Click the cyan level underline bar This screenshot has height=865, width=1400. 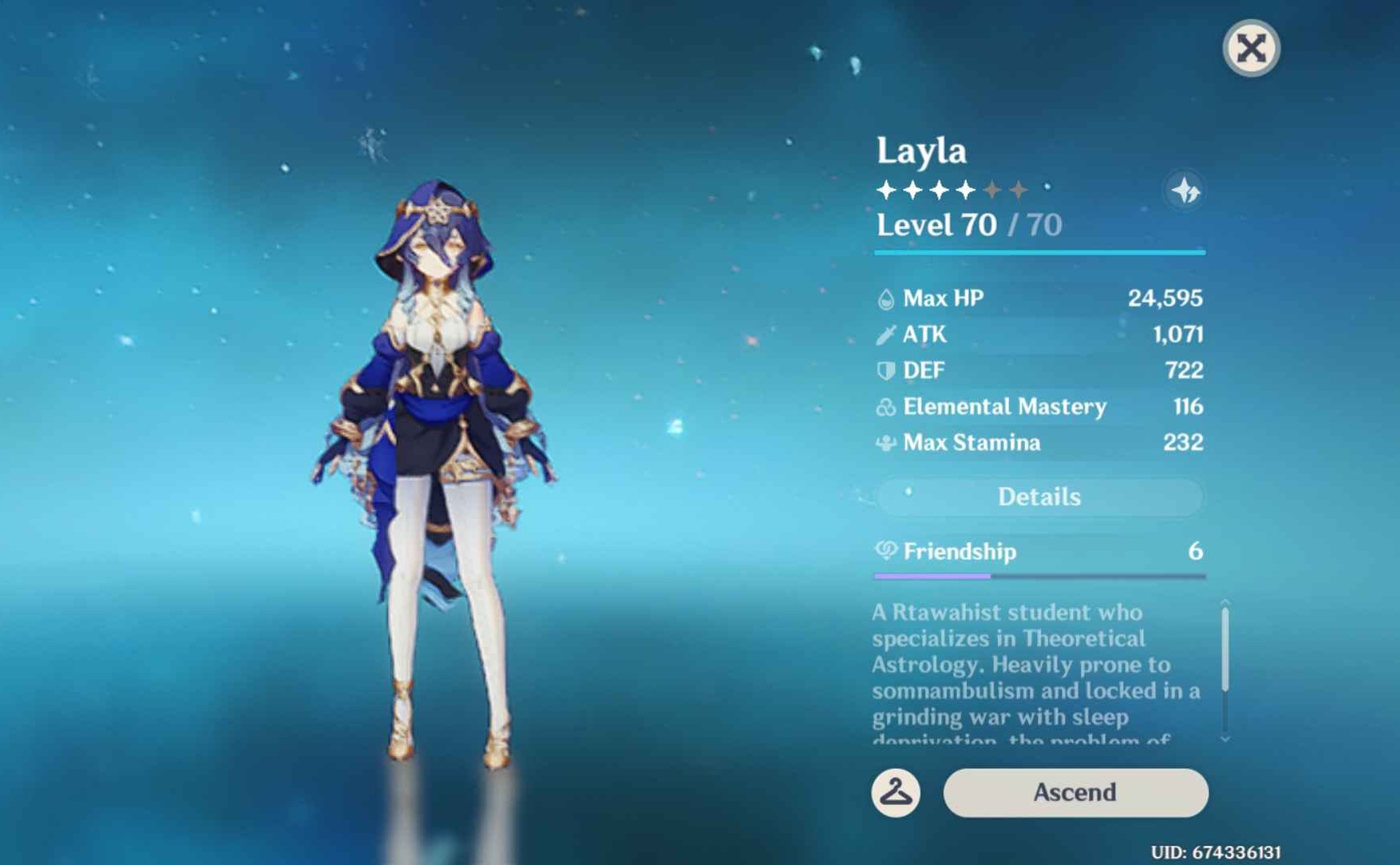tap(1039, 251)
